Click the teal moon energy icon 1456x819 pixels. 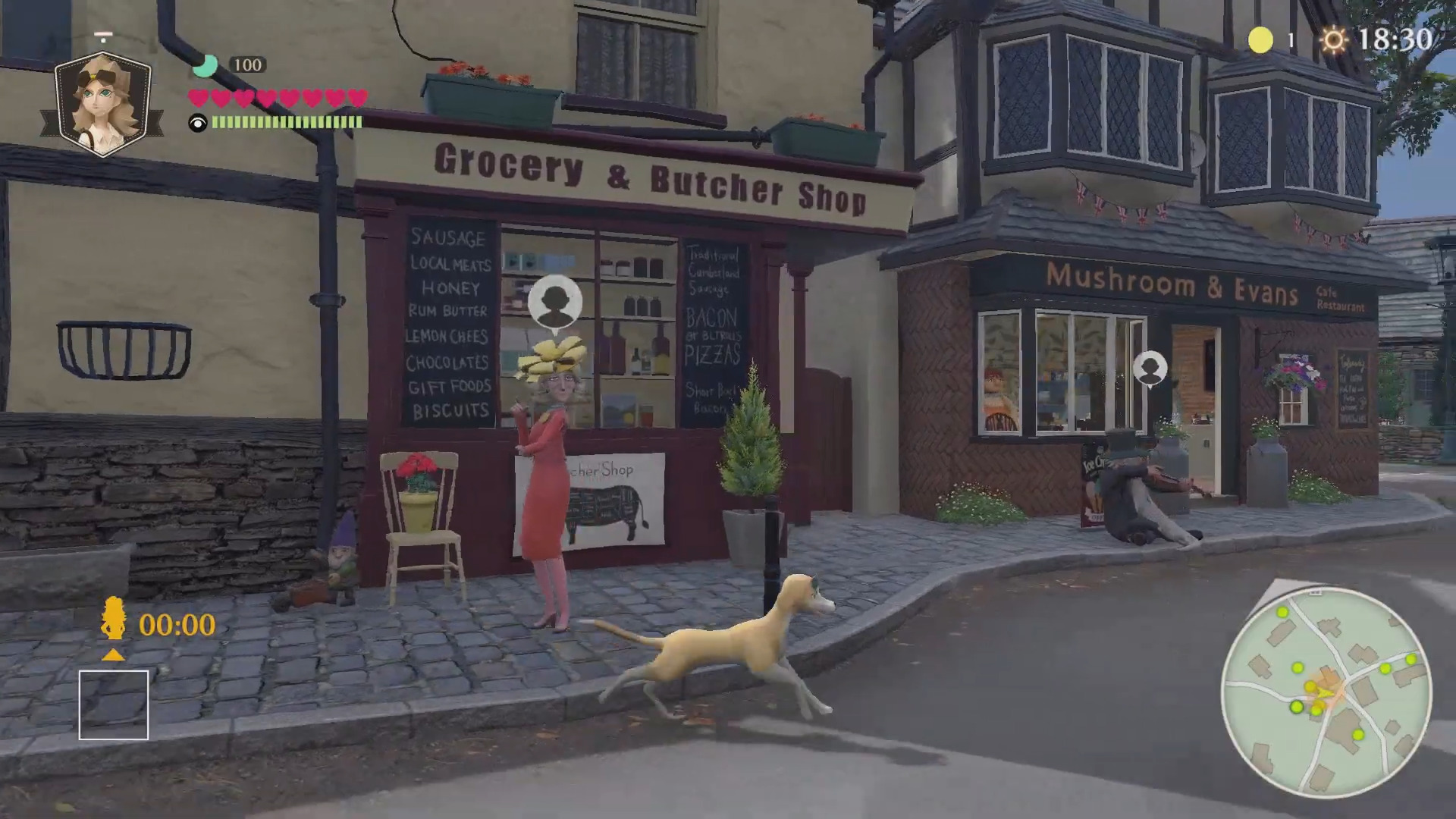coord(204,66)
